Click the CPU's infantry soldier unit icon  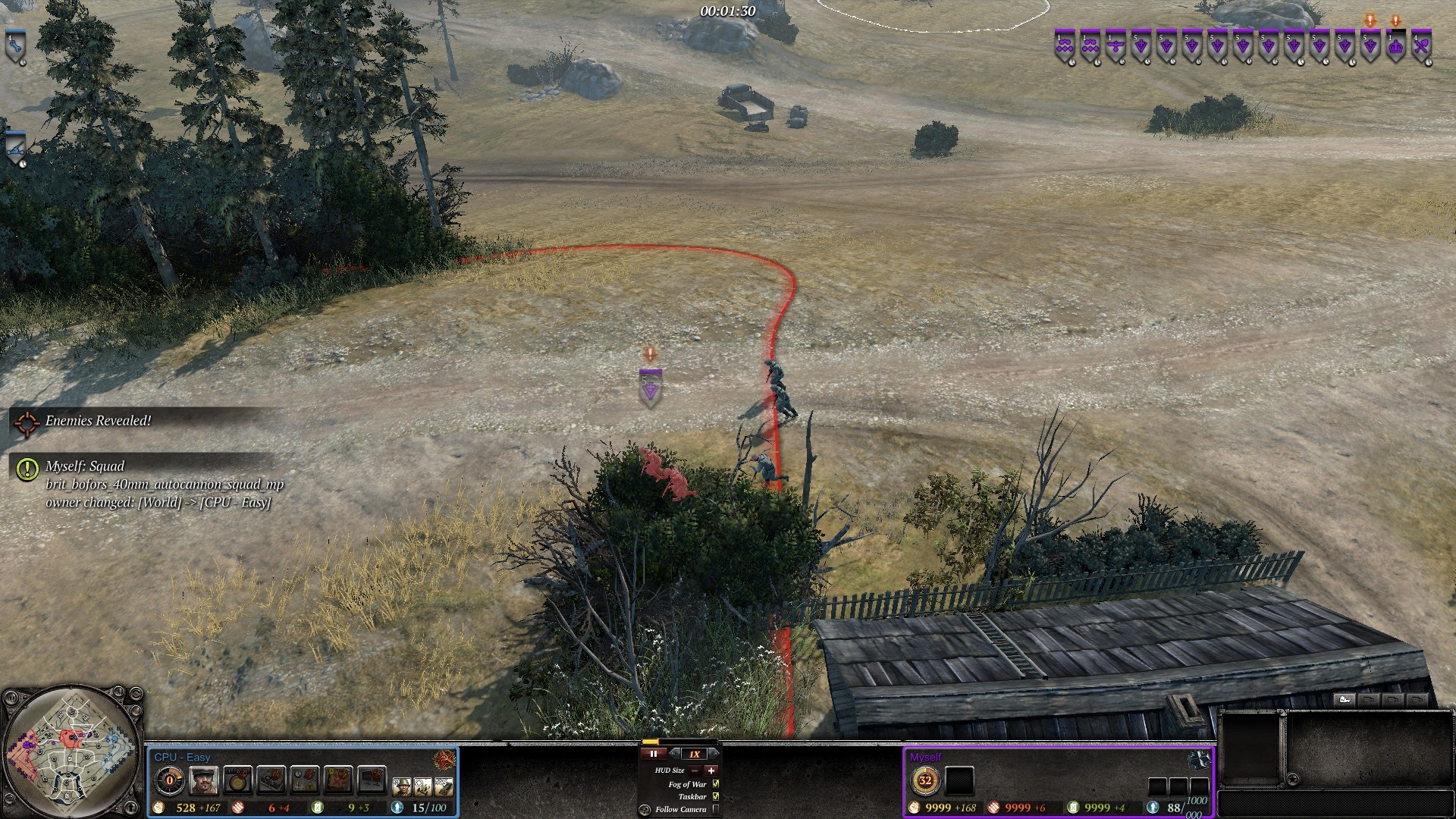coord(402,787)
